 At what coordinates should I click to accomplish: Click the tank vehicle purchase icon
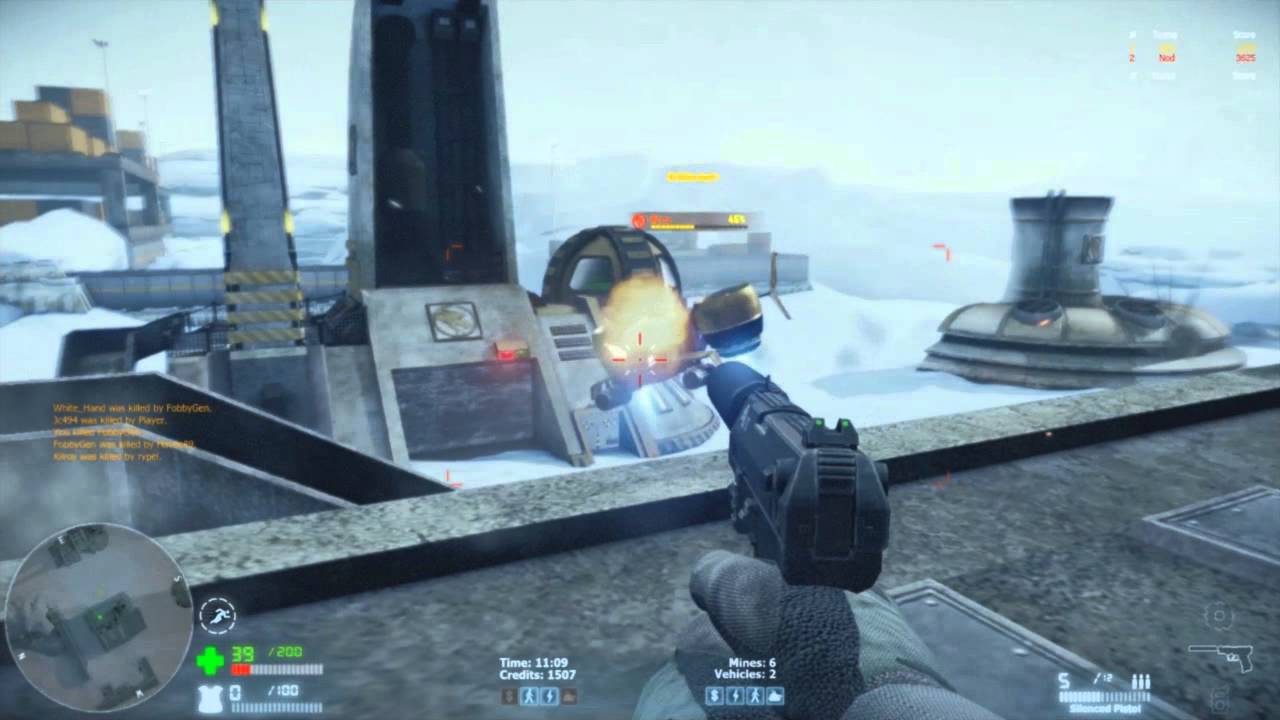pyautogui.click(x=775, y=697)
